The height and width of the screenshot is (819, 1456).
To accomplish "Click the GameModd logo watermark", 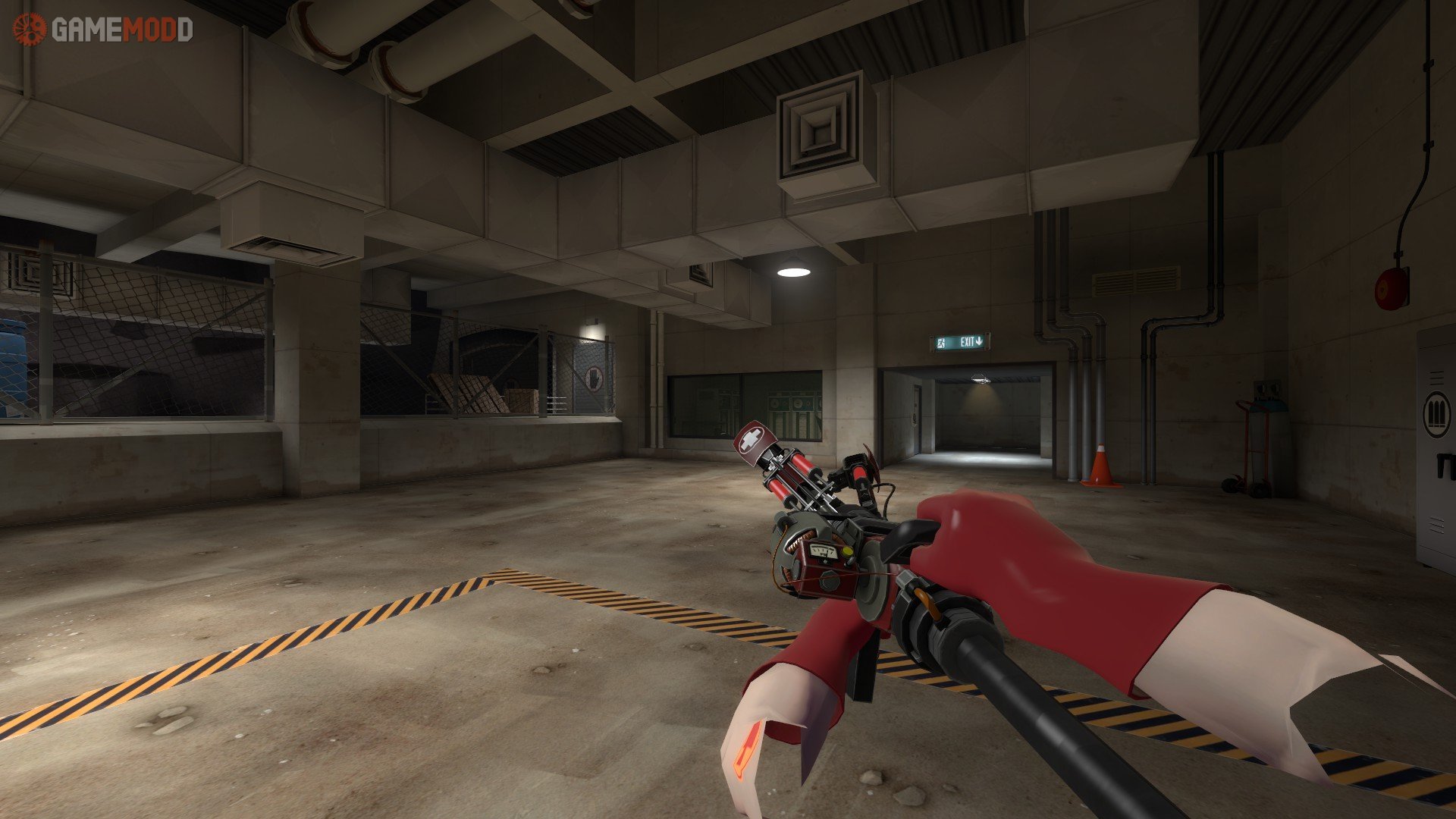I will (102, 30).
